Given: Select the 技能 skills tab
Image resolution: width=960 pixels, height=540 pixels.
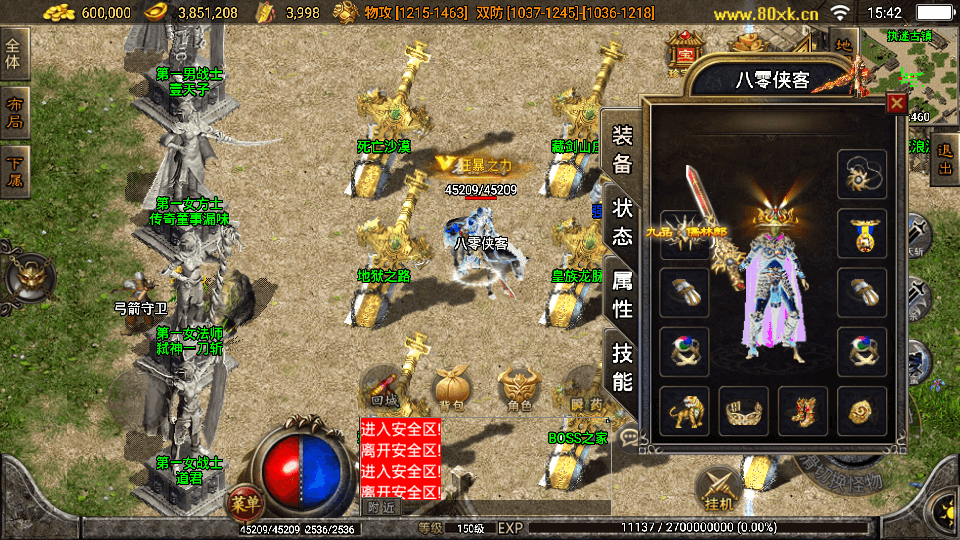Looking at the screenshot, I should 622,366.
